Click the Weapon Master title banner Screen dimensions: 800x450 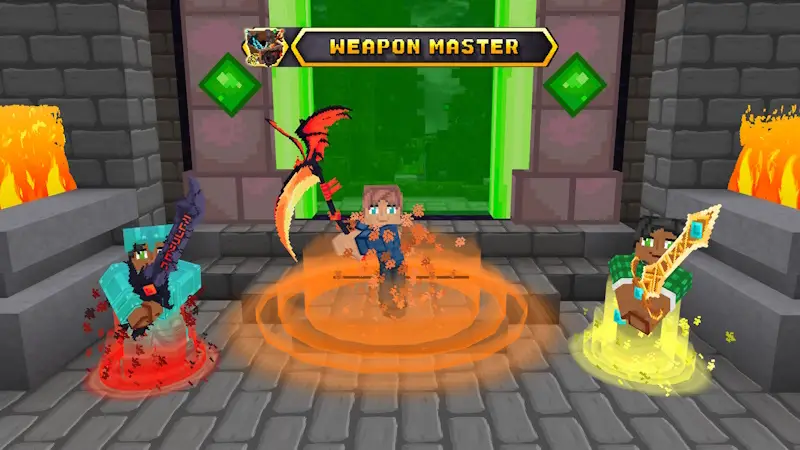pos(424,46)
